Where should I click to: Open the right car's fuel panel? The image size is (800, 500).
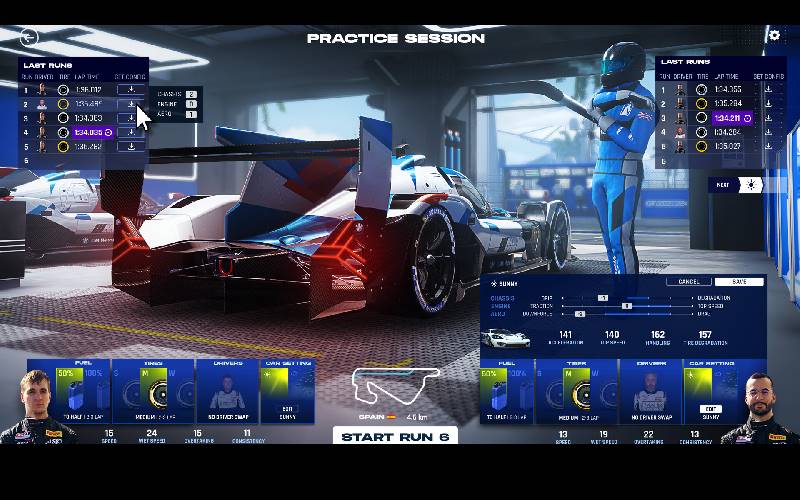pos(507,391)
